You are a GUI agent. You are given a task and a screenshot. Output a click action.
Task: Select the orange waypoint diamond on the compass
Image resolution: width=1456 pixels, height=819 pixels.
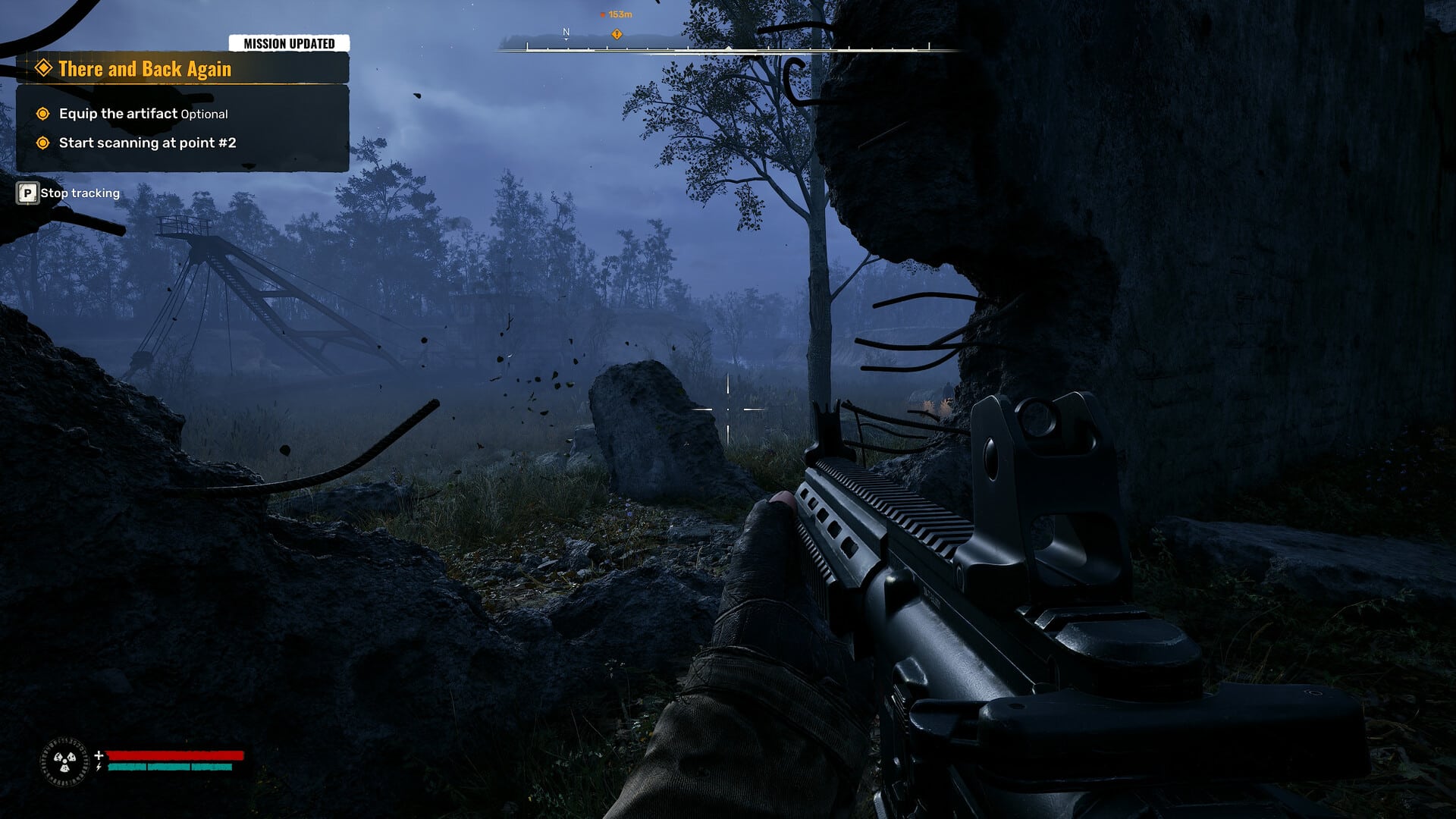[x=617, y=34]
